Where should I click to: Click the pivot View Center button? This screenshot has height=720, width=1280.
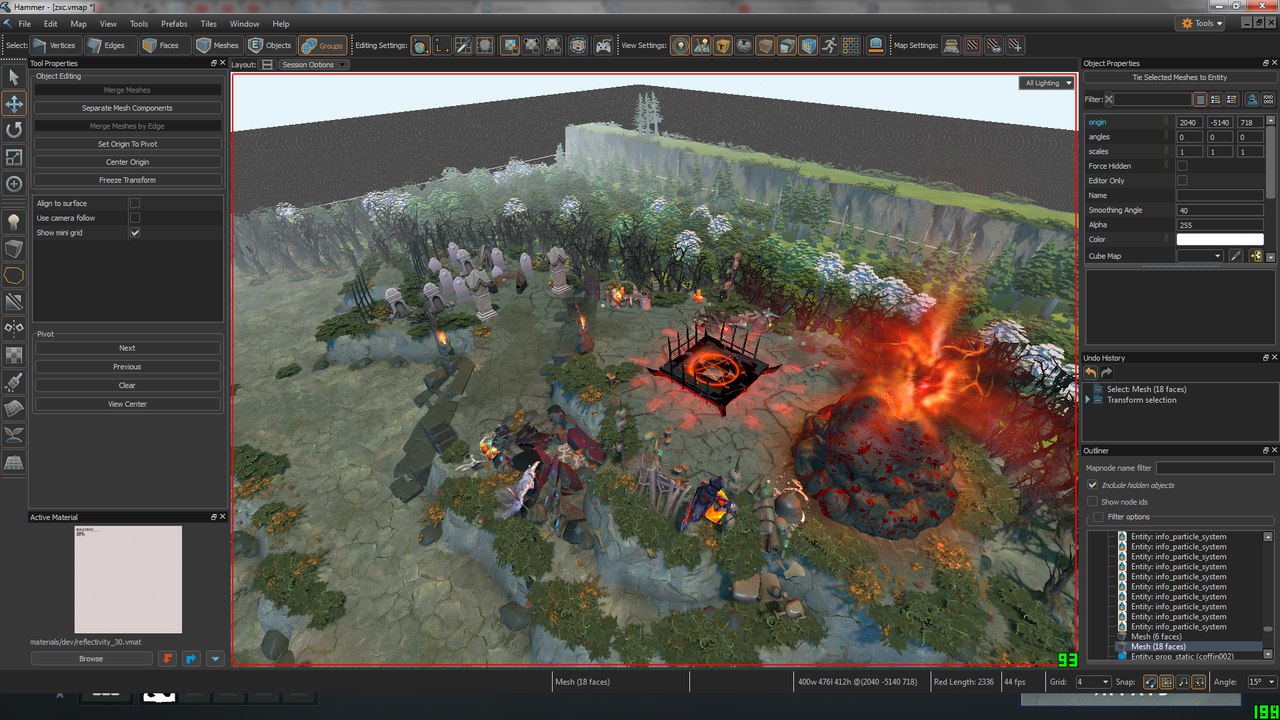pos(127,404)
